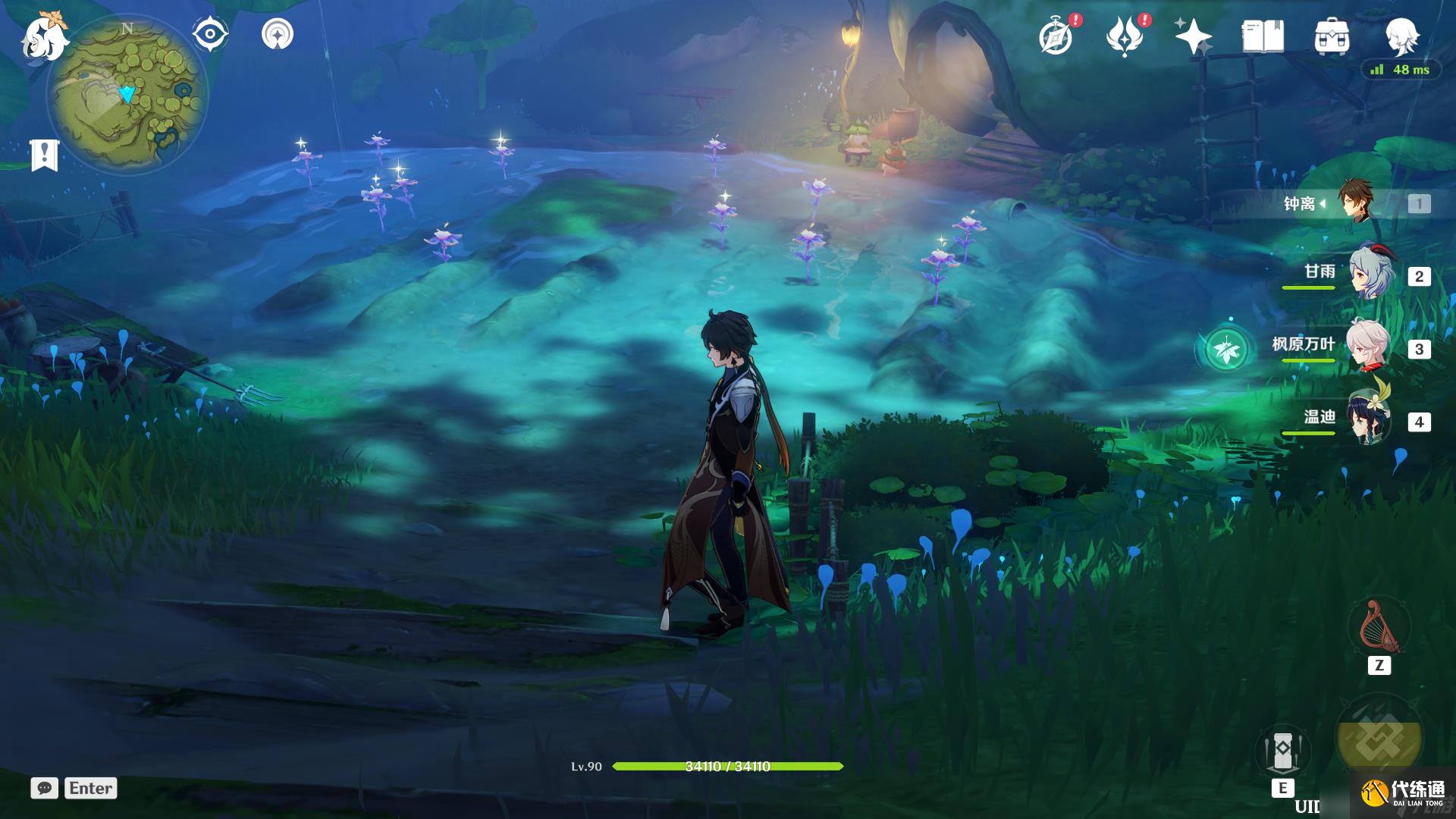The image size is (1456, 819).
Task: Open the Inventory backpack
Action: [x=1332, y=36]
